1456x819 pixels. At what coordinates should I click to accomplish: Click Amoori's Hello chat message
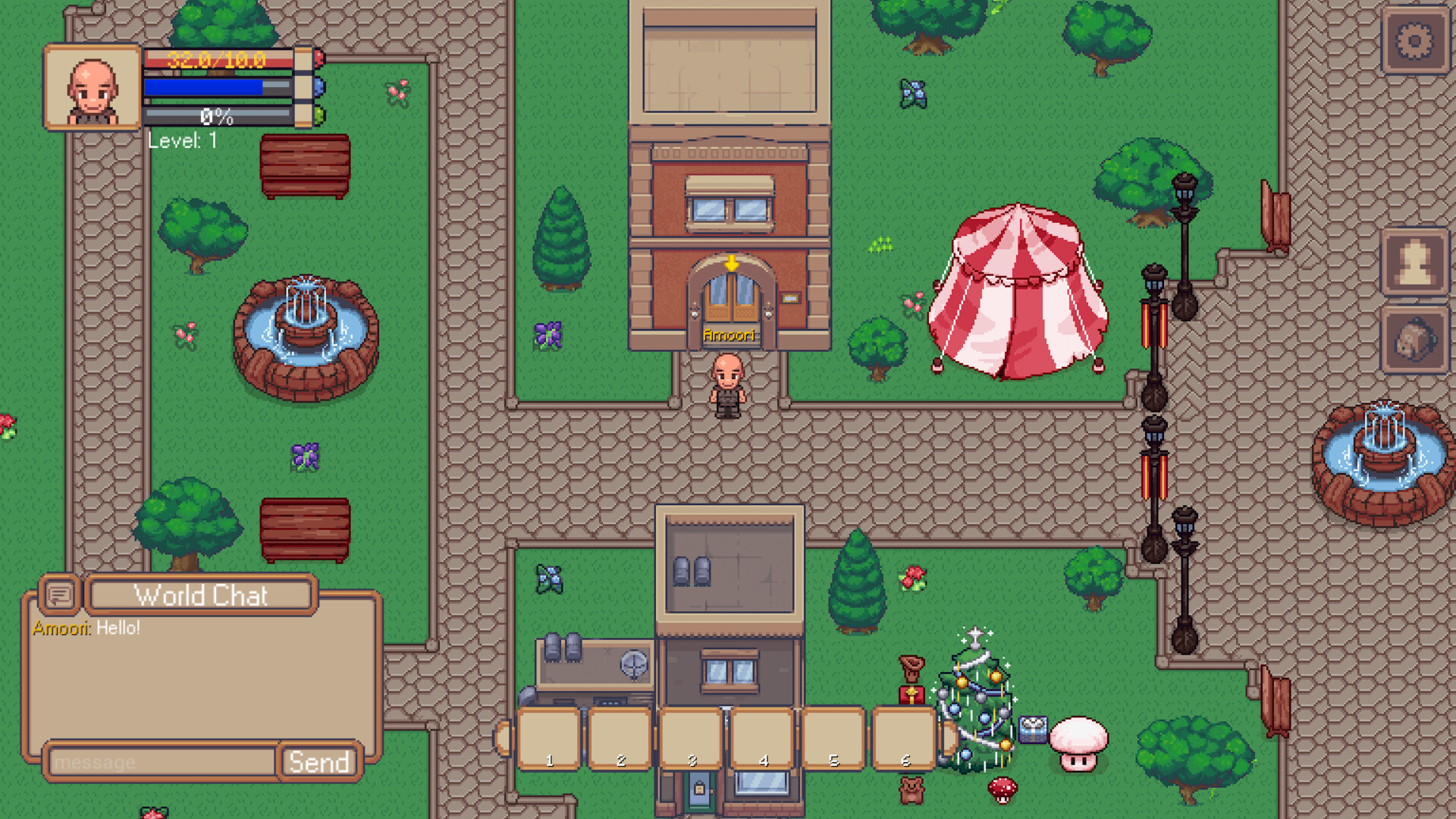[x=86, y=627]
